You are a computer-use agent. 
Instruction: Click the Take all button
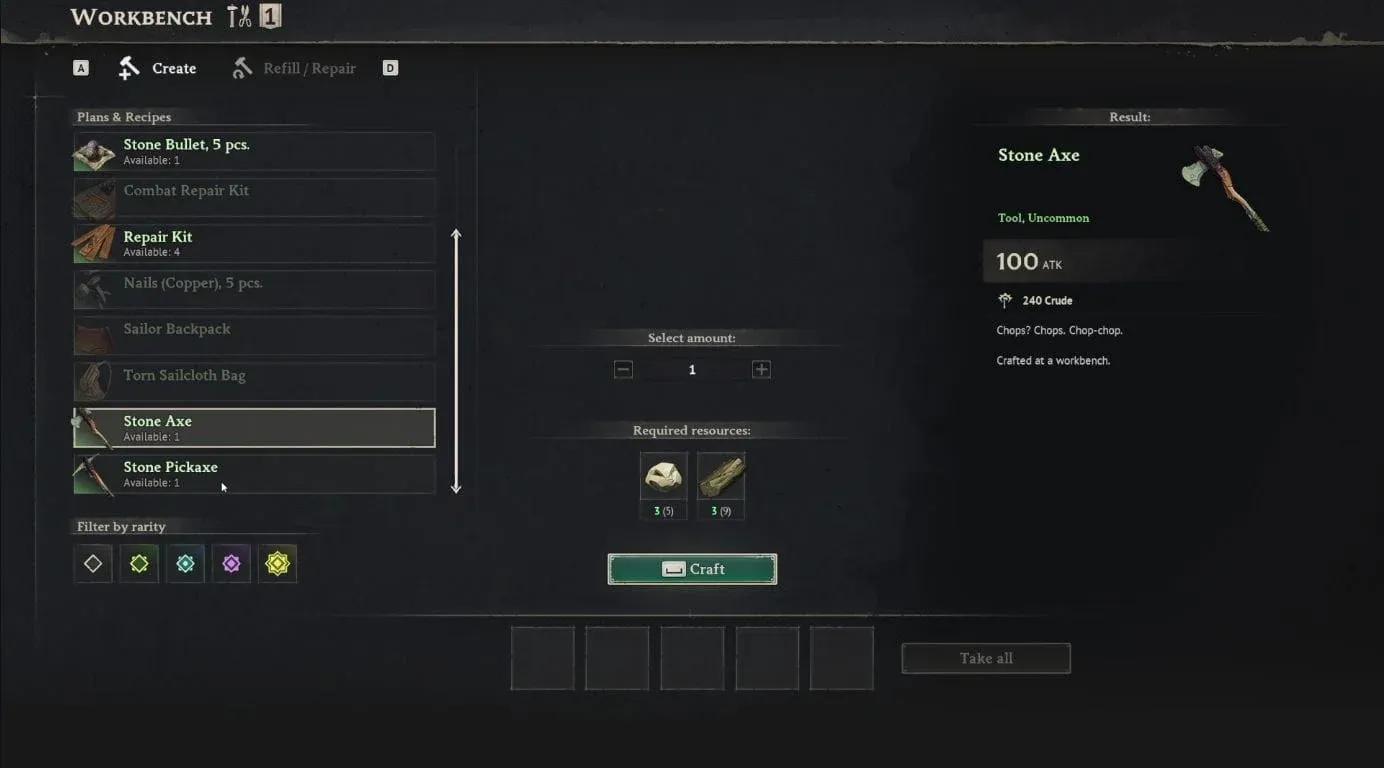(x=985, y=657)
